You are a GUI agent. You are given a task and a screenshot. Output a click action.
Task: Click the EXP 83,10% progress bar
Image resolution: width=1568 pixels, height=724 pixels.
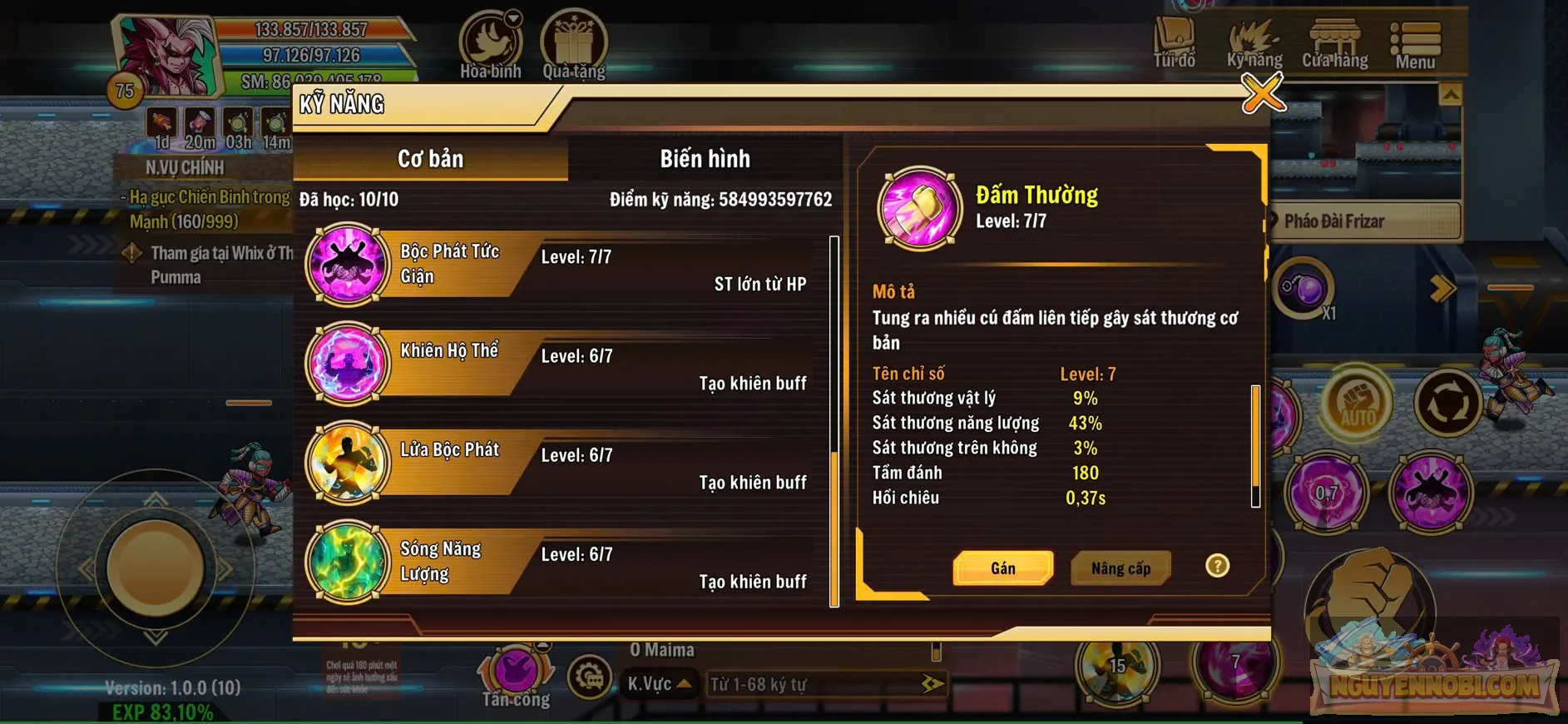[163, 713]
